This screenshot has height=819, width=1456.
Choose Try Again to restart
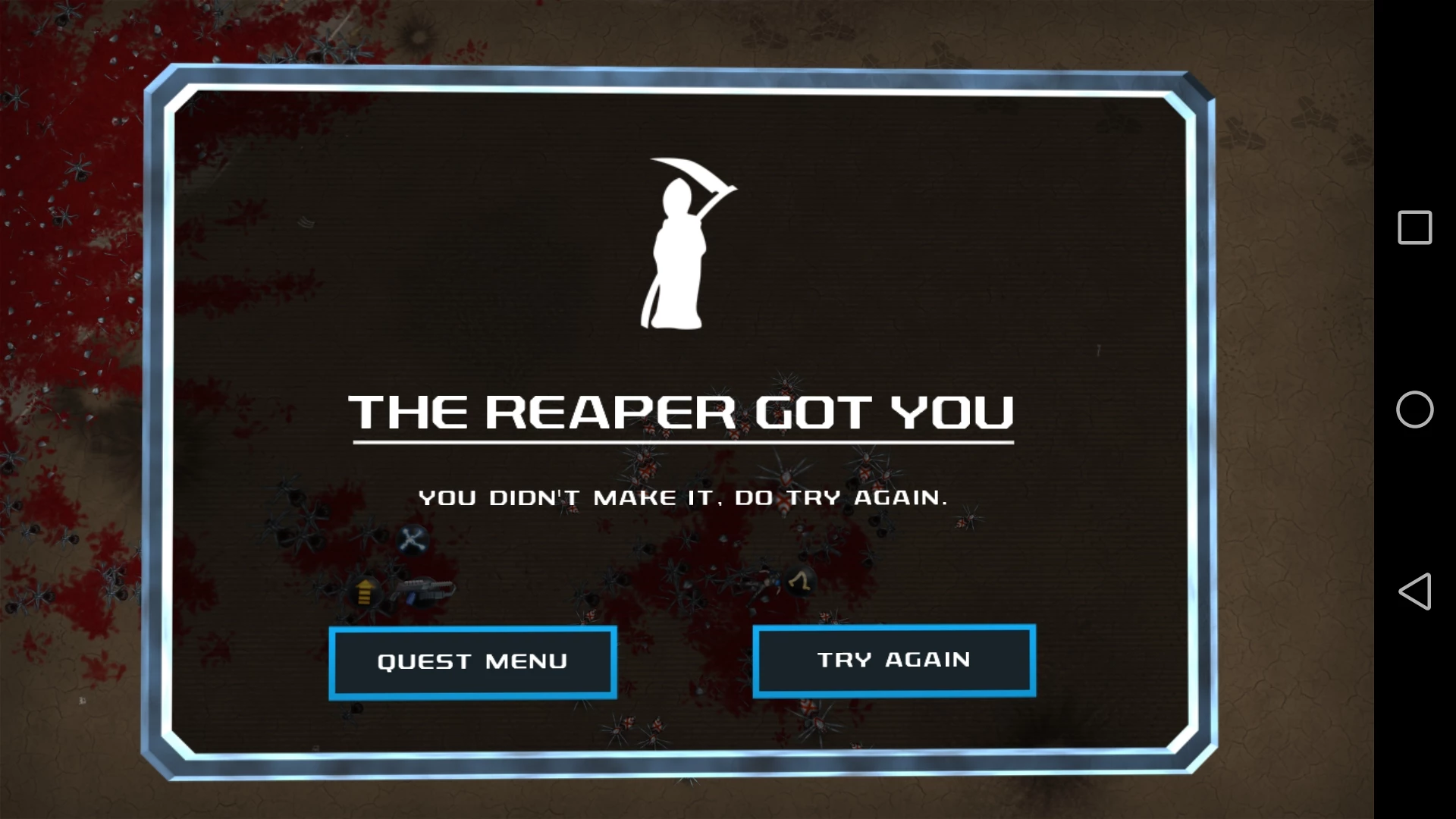(894, 661)
